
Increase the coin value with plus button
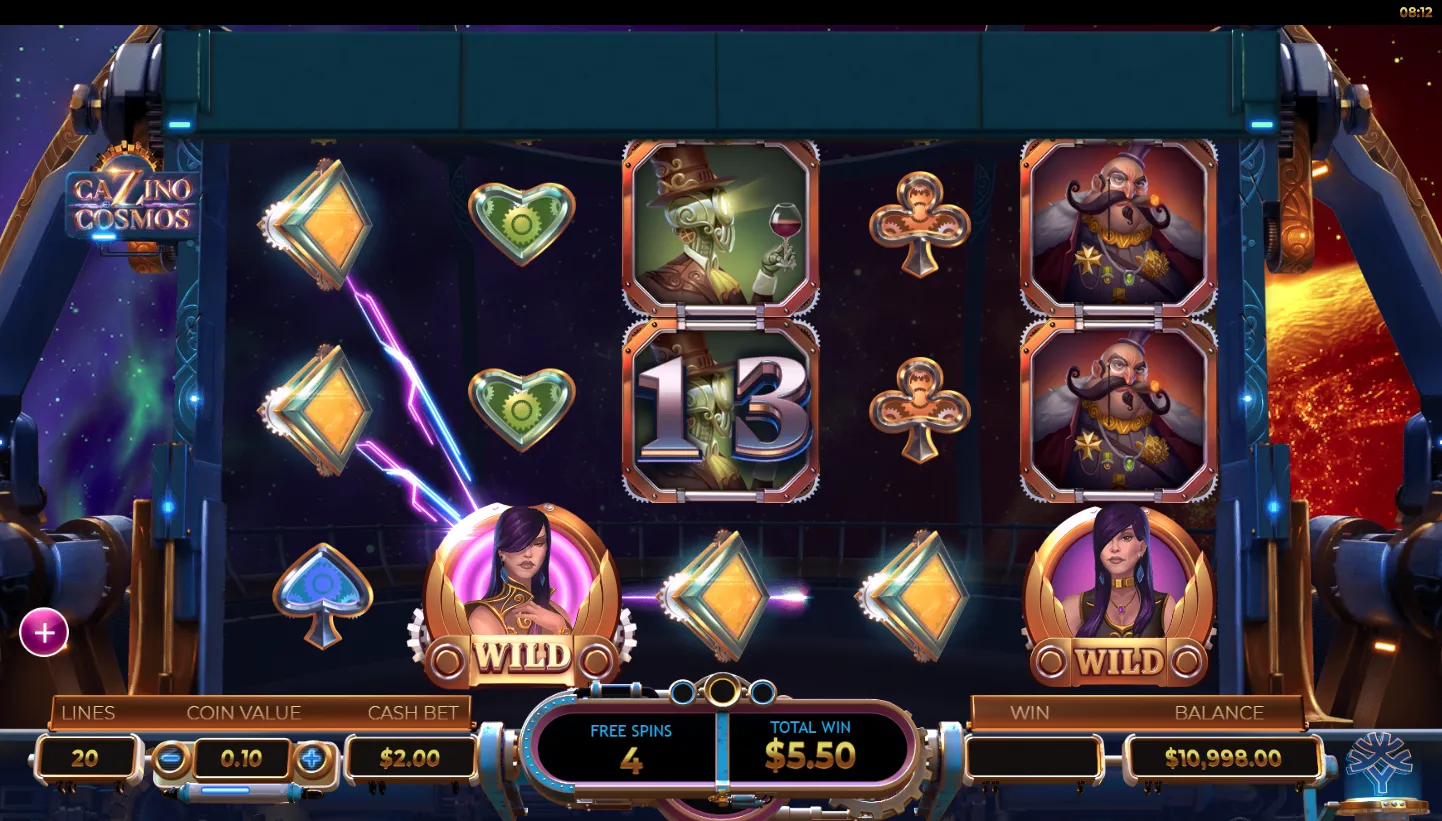312,758
